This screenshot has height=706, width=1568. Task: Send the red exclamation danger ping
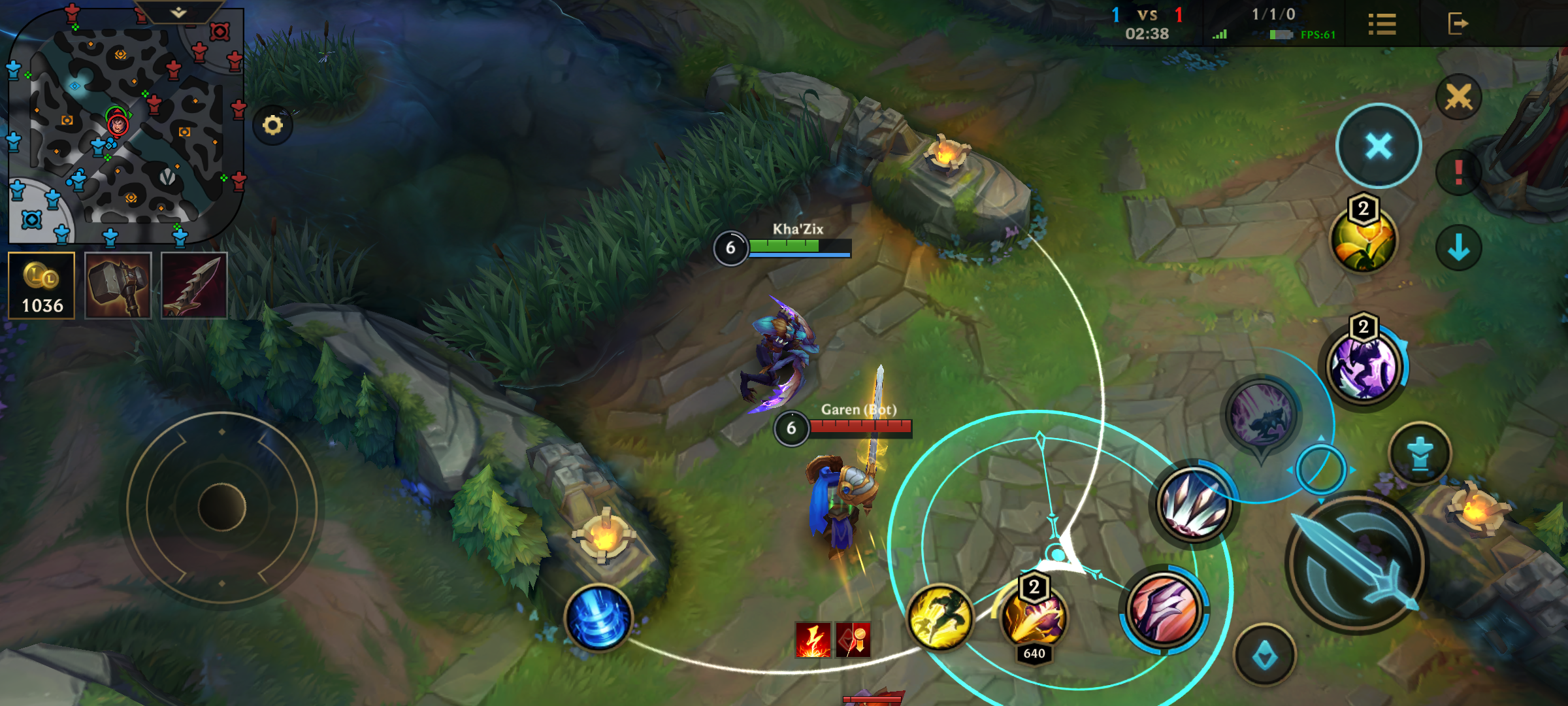[x=1458, y=173]
